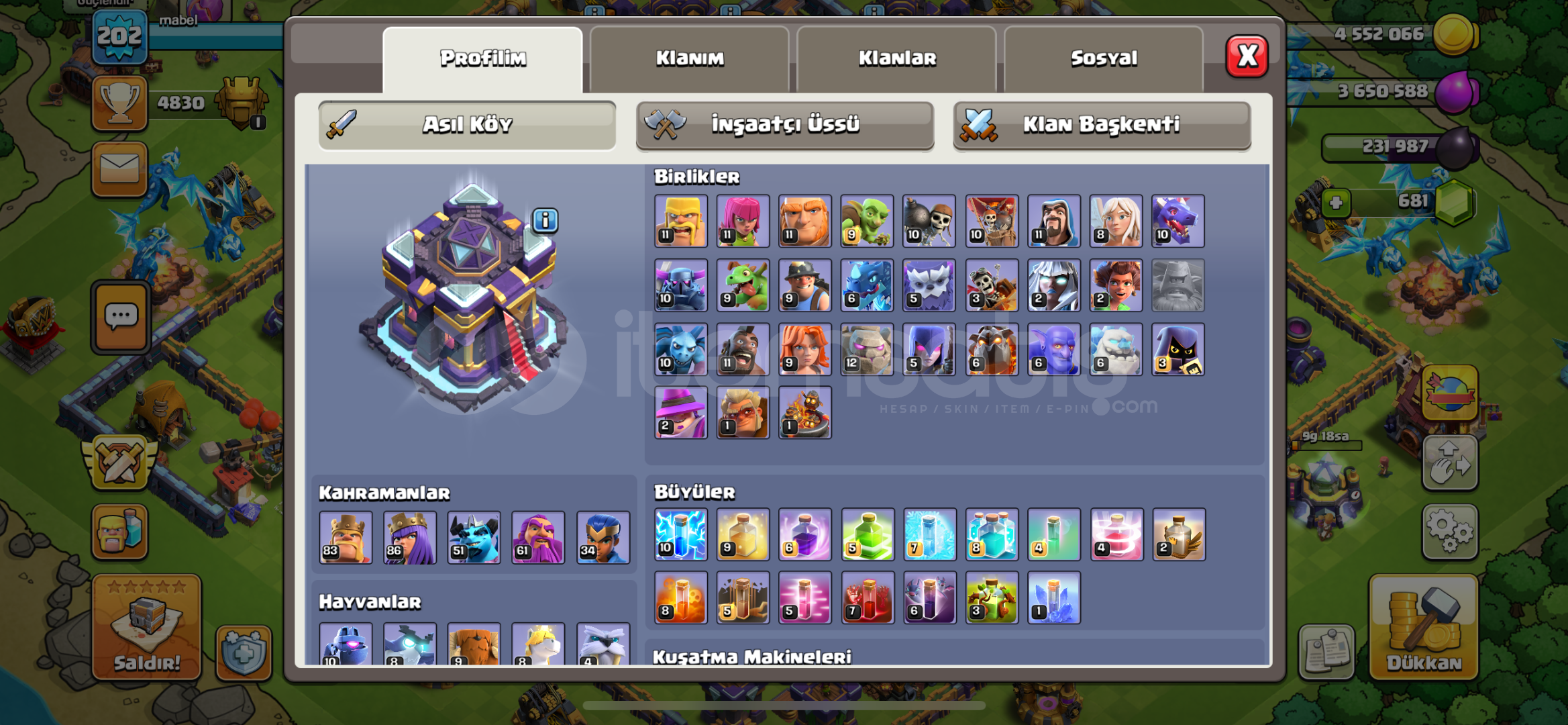Open the P.E.K.K.A troop details
The width and height of the screenshot is (1568, 725).
(x=680, y=285)
